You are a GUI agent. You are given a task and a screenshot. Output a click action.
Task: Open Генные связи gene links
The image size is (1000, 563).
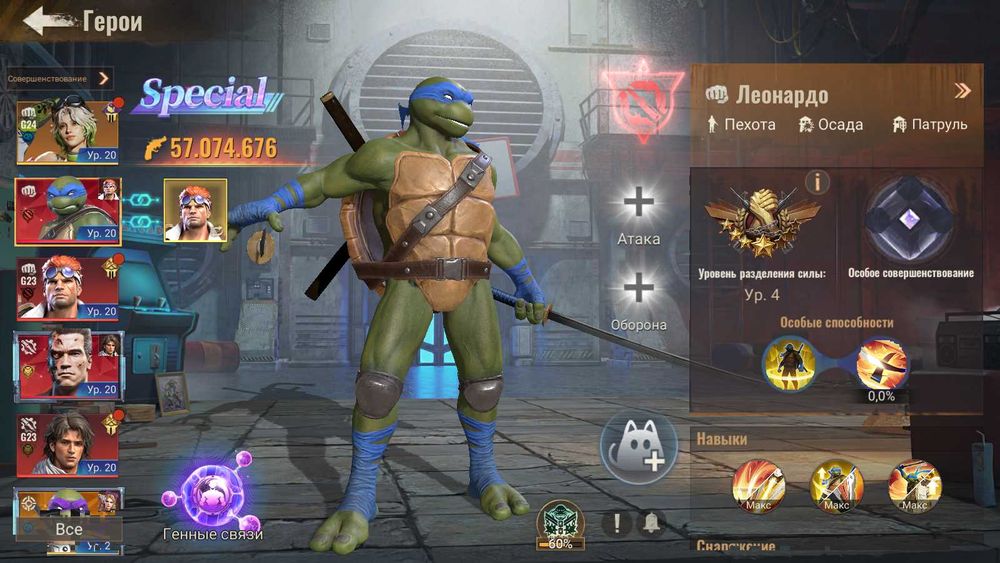(x=212, y=497)
